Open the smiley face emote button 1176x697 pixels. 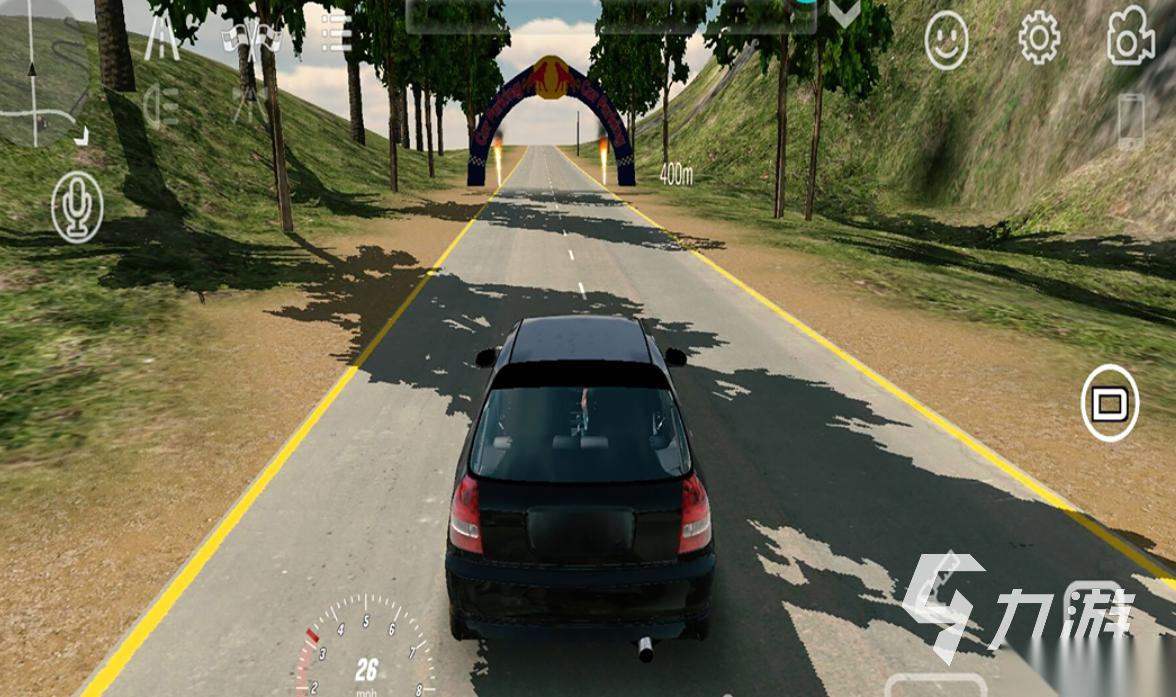tap(946, 41)
